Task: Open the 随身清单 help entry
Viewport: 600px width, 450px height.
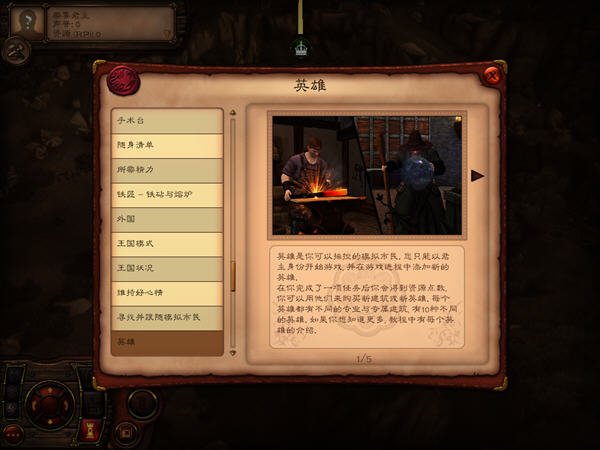Action: (166, 146)
